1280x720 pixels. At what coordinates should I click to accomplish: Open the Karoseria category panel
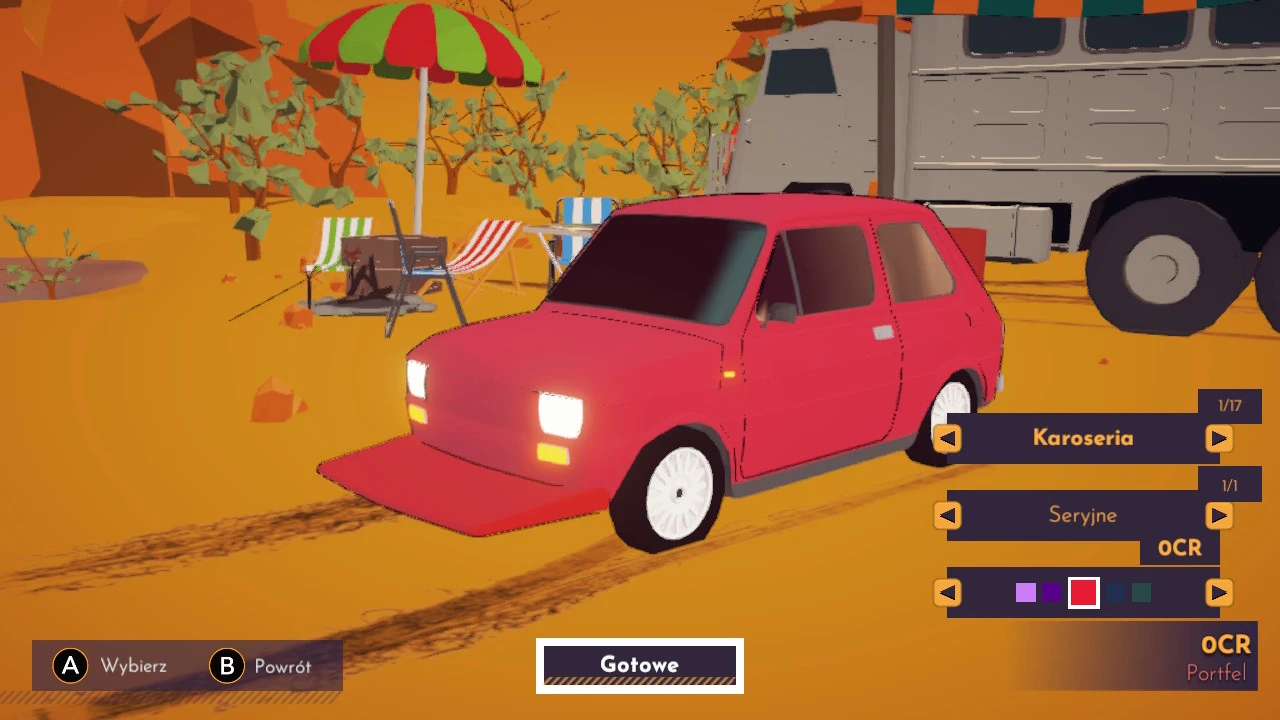(1083, 438)
